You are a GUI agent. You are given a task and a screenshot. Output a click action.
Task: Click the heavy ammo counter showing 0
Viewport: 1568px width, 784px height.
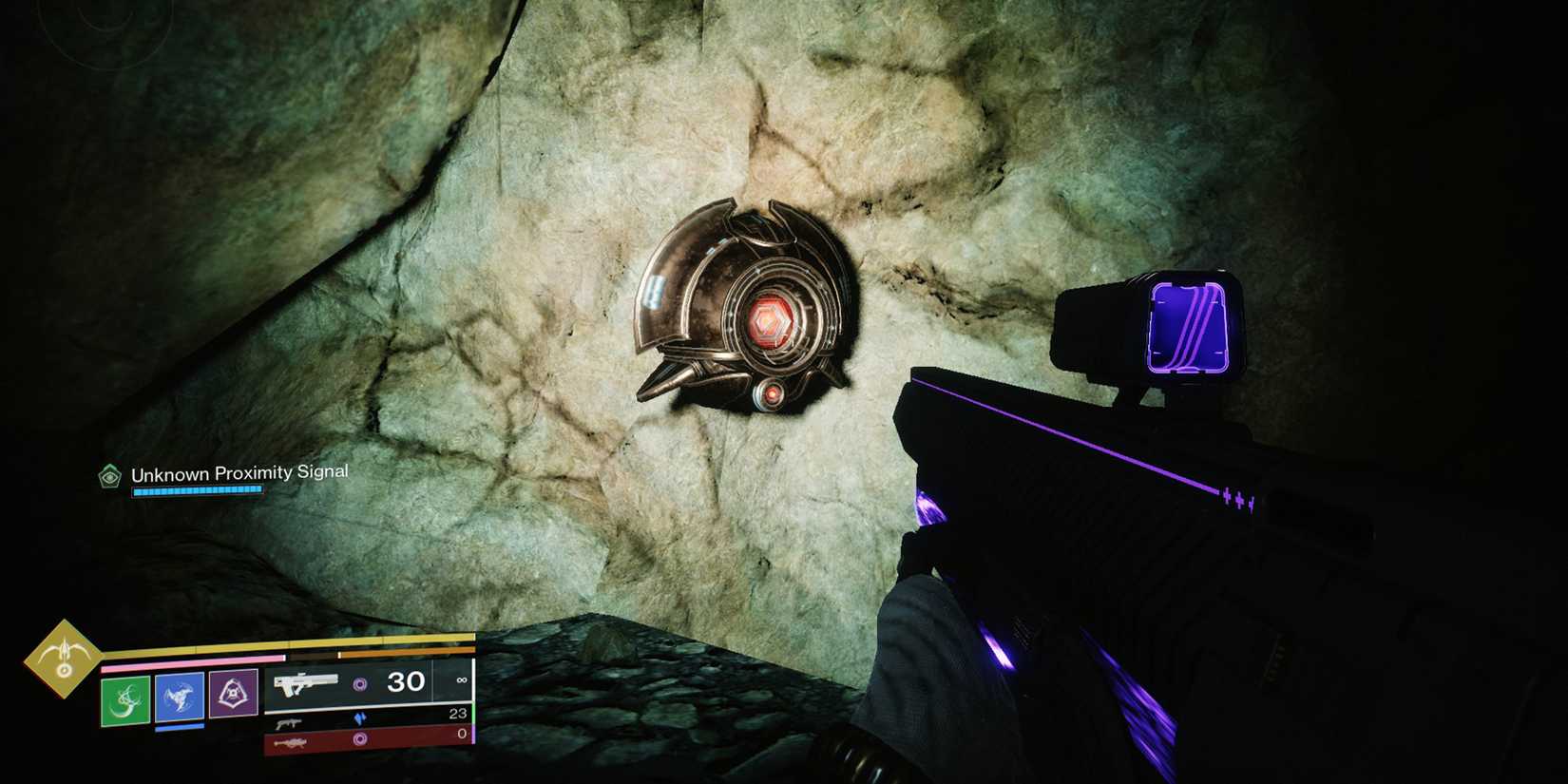click(461, 733)
